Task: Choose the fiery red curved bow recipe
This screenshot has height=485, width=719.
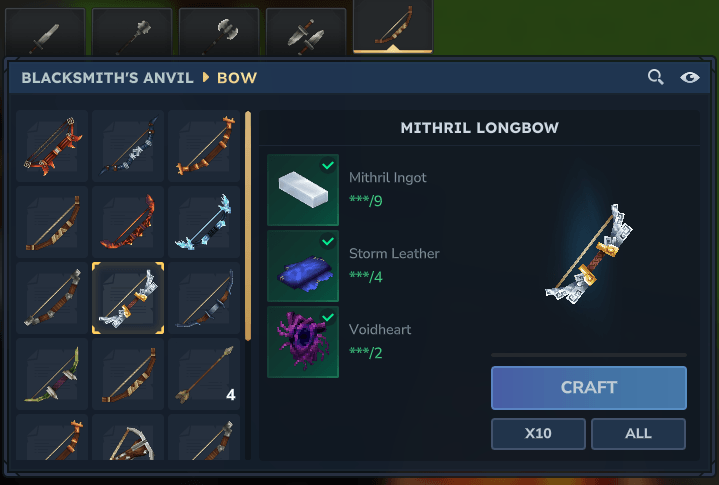Action: (128, 222)
